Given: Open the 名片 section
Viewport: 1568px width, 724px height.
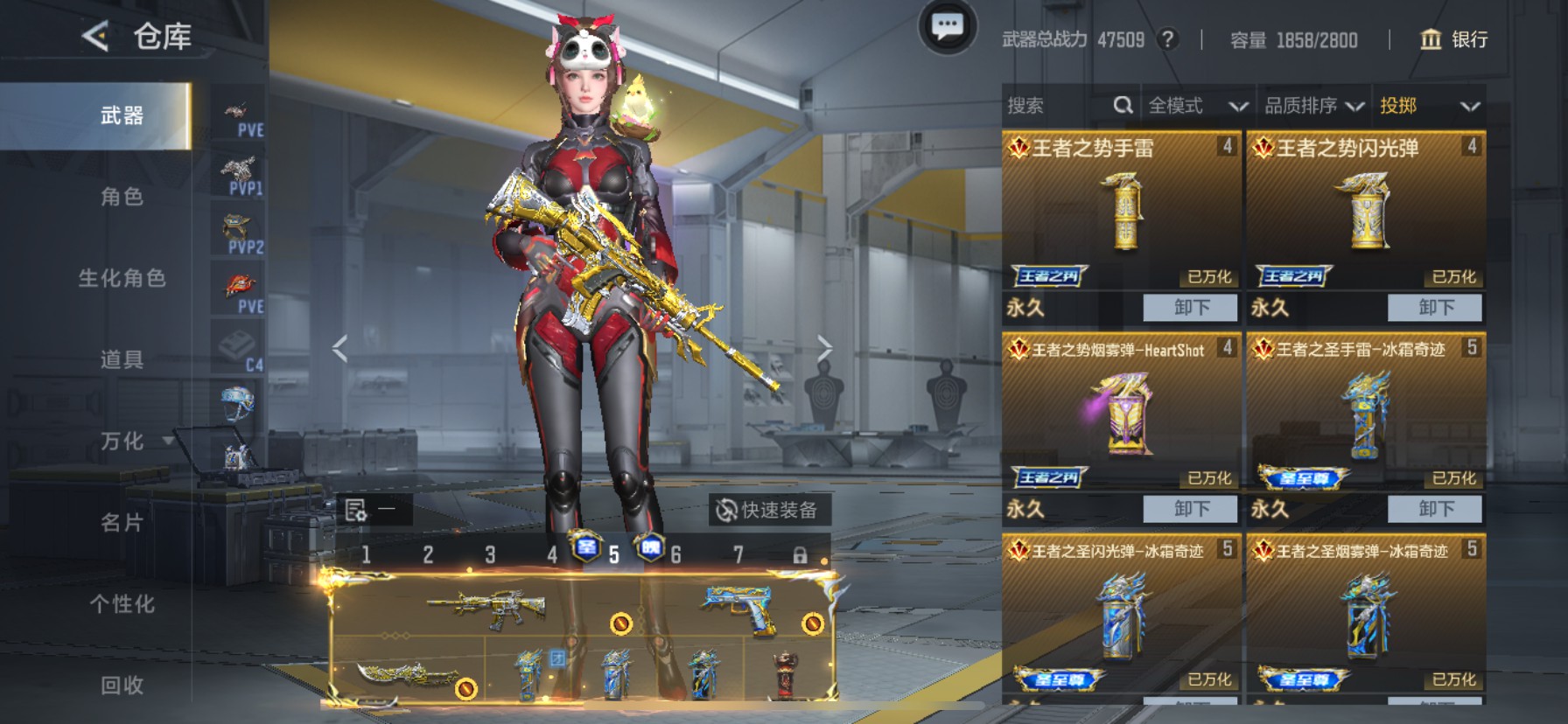Looking at the screenshot, I should coord(122,522).
